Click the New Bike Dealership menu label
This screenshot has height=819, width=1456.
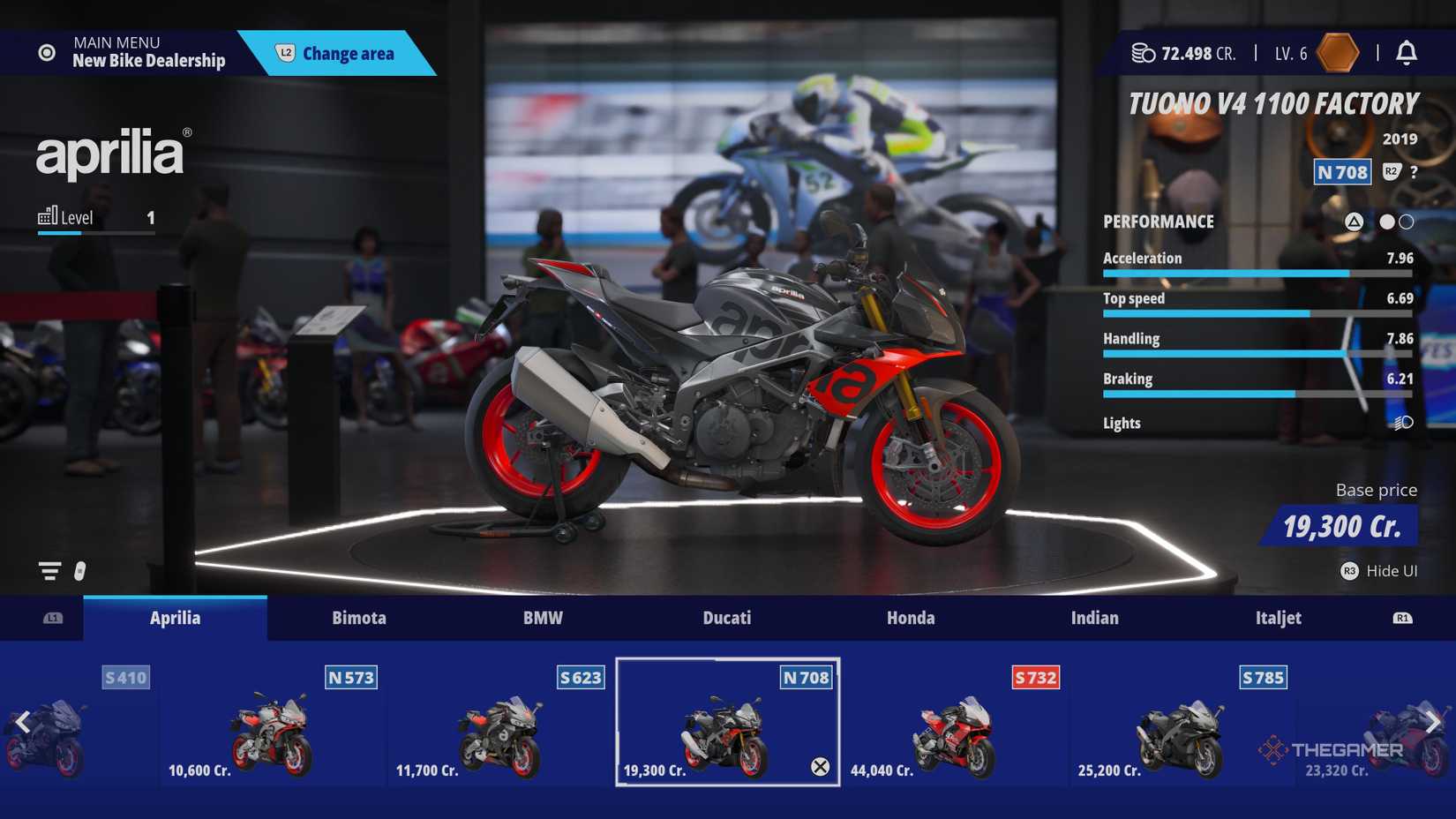pos(148,61)
